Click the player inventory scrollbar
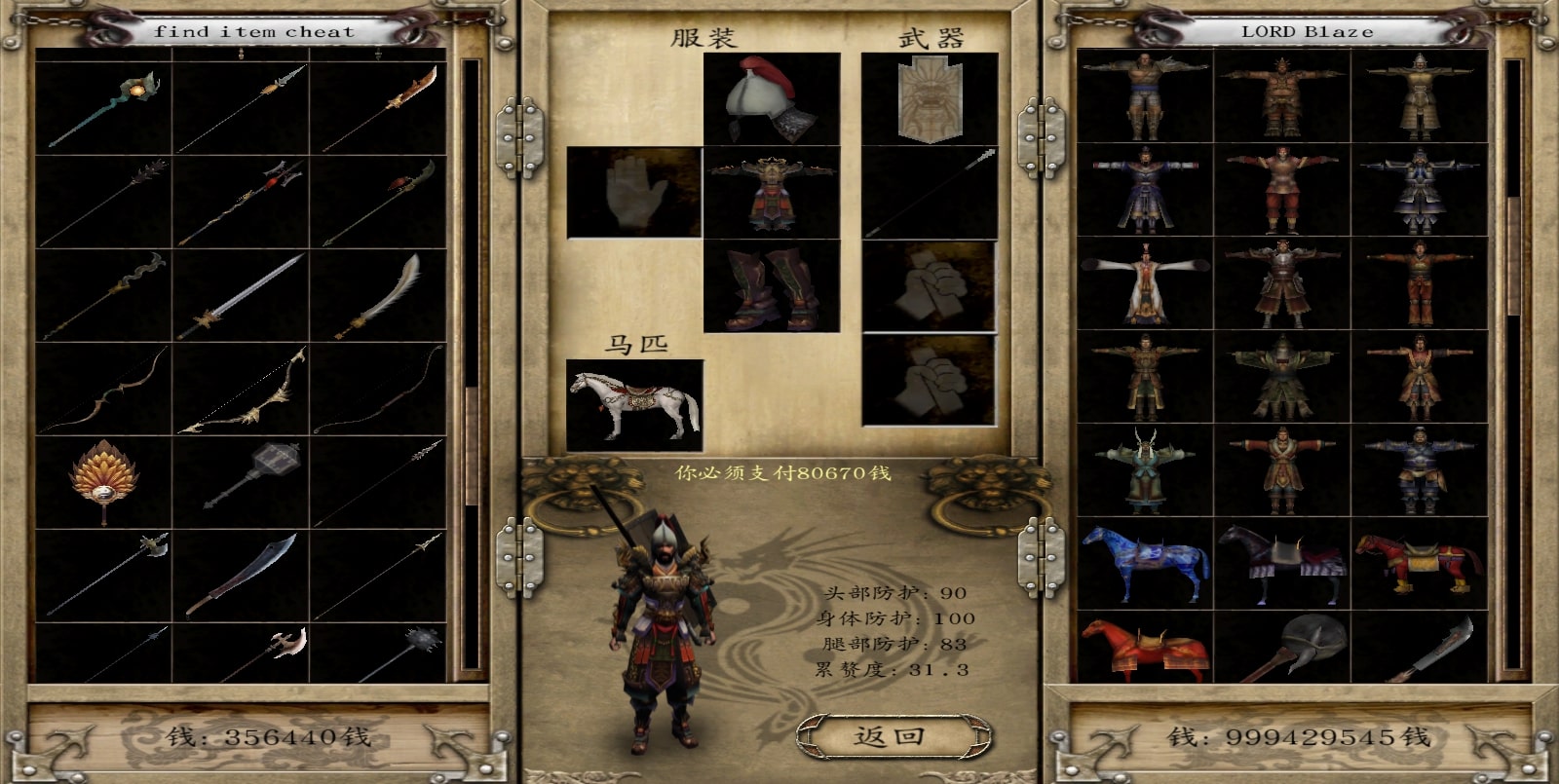The width and height of the screenshot is (1559, 784). point(1513,253)
